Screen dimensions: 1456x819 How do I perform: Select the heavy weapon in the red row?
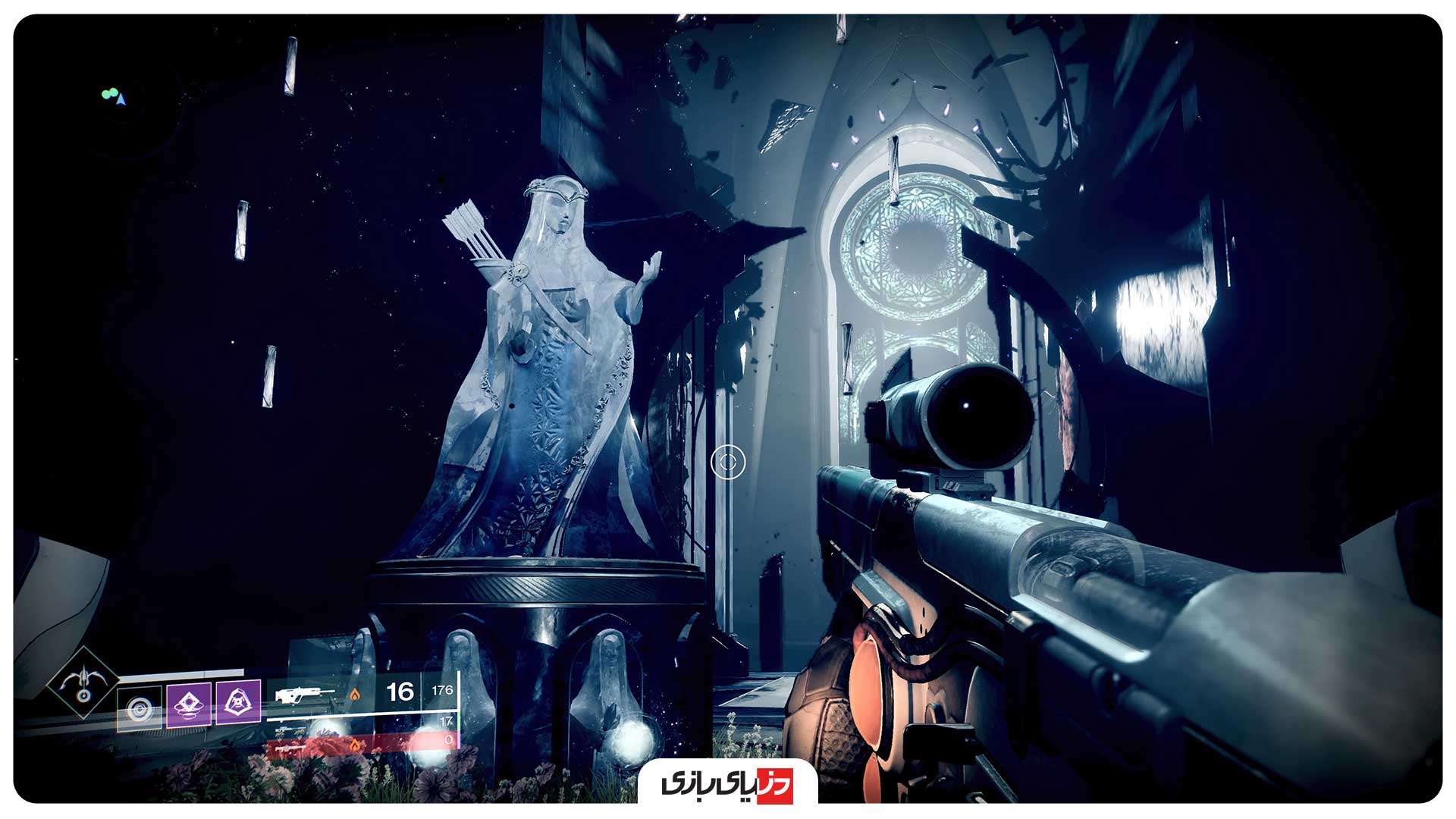tap(292, 747)
